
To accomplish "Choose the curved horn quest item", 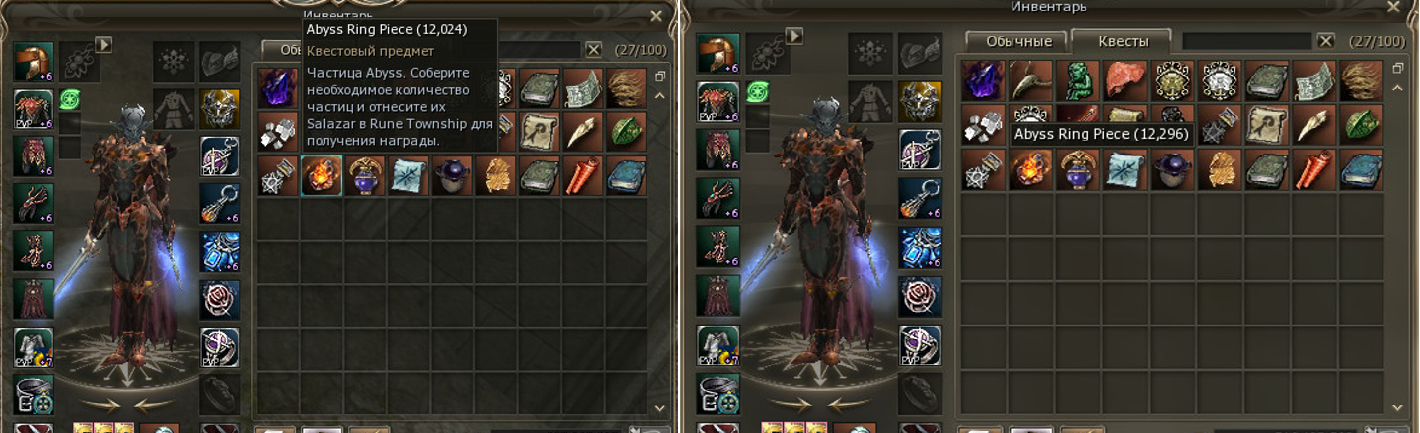I will pos(1028,82).
